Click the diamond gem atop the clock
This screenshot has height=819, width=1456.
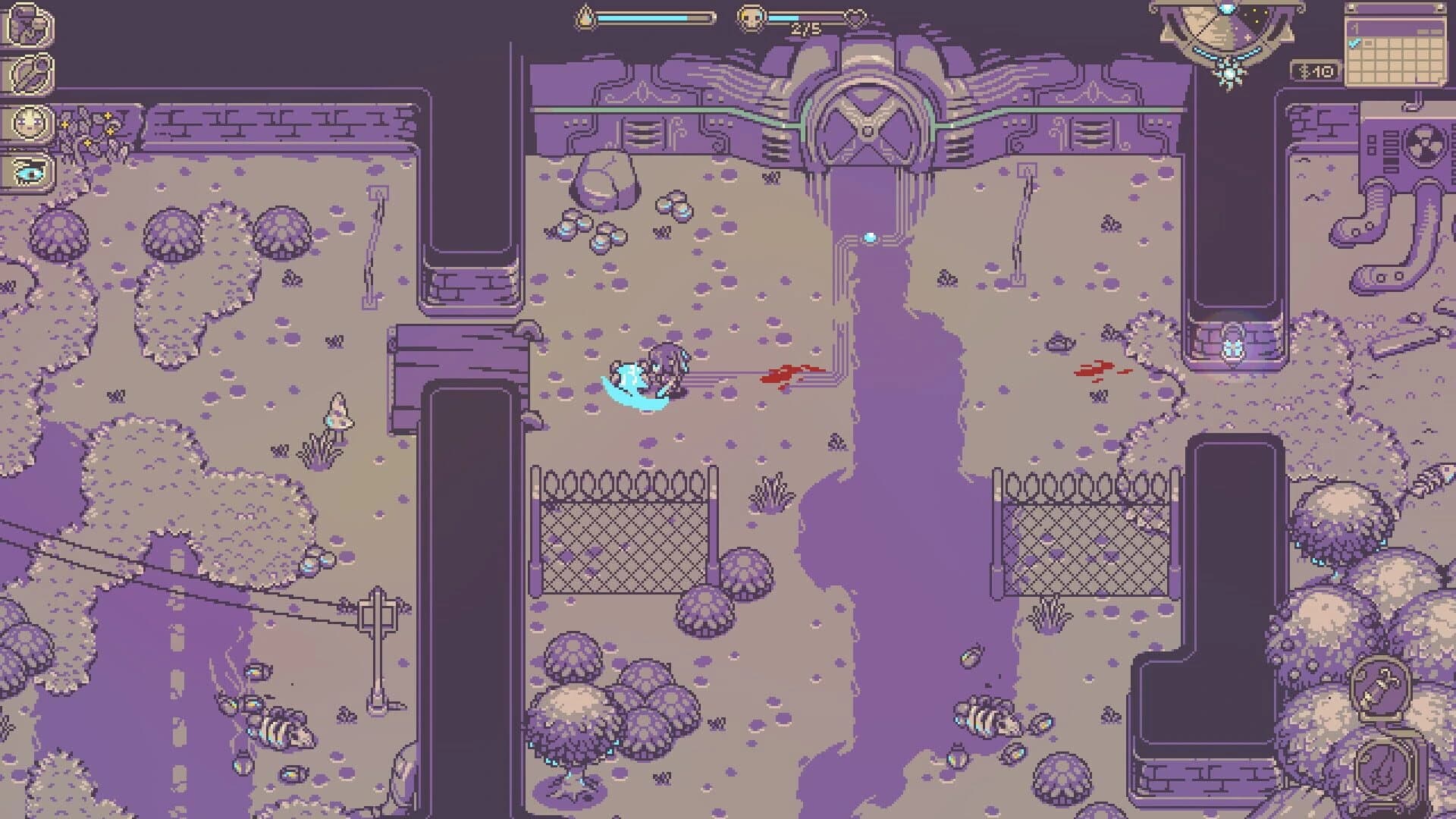(1227, 8)
